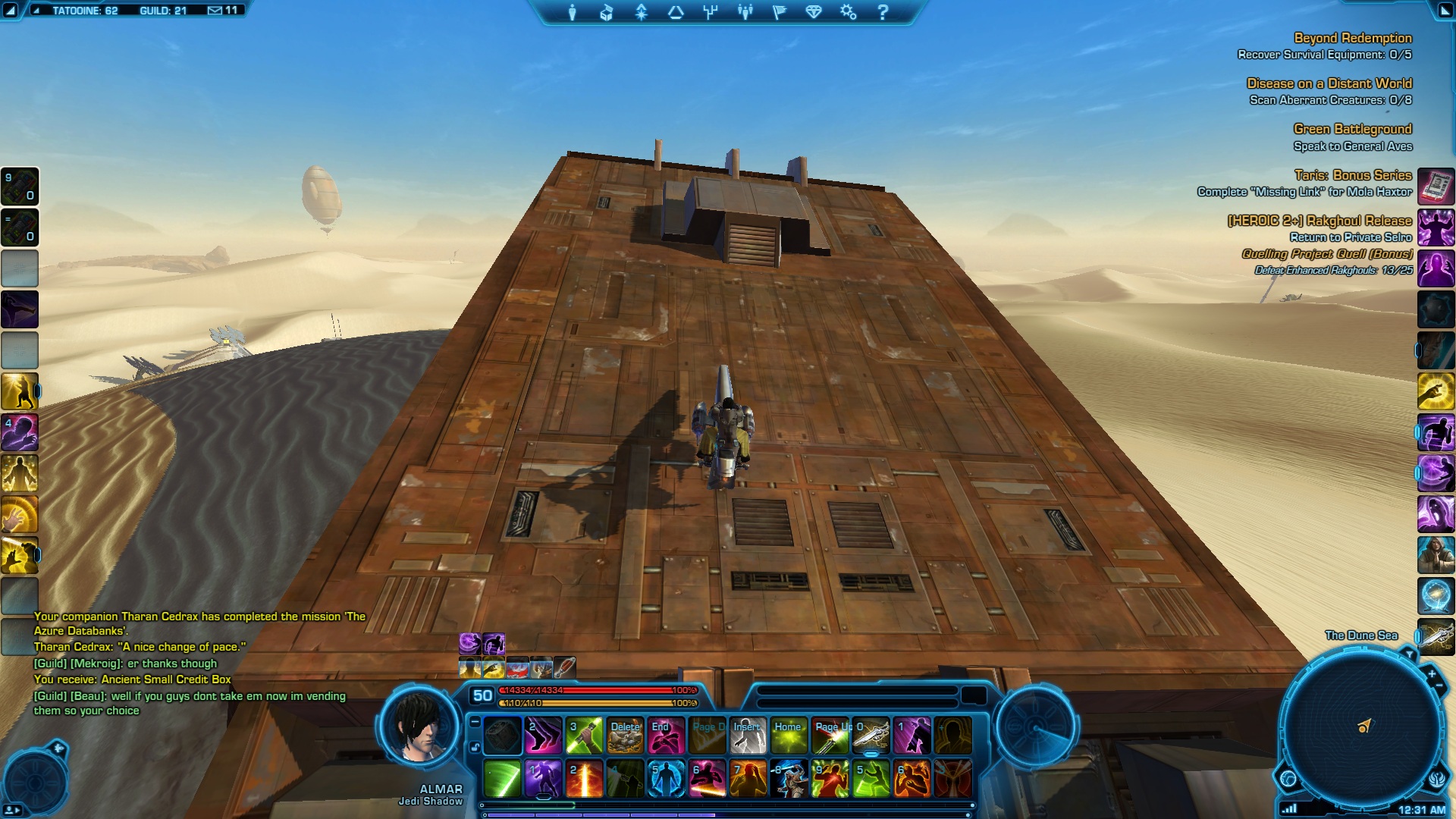Select Disease on a Distant World quest
This screenshot has height=819, width=1456.
(x=1329, y=83)
